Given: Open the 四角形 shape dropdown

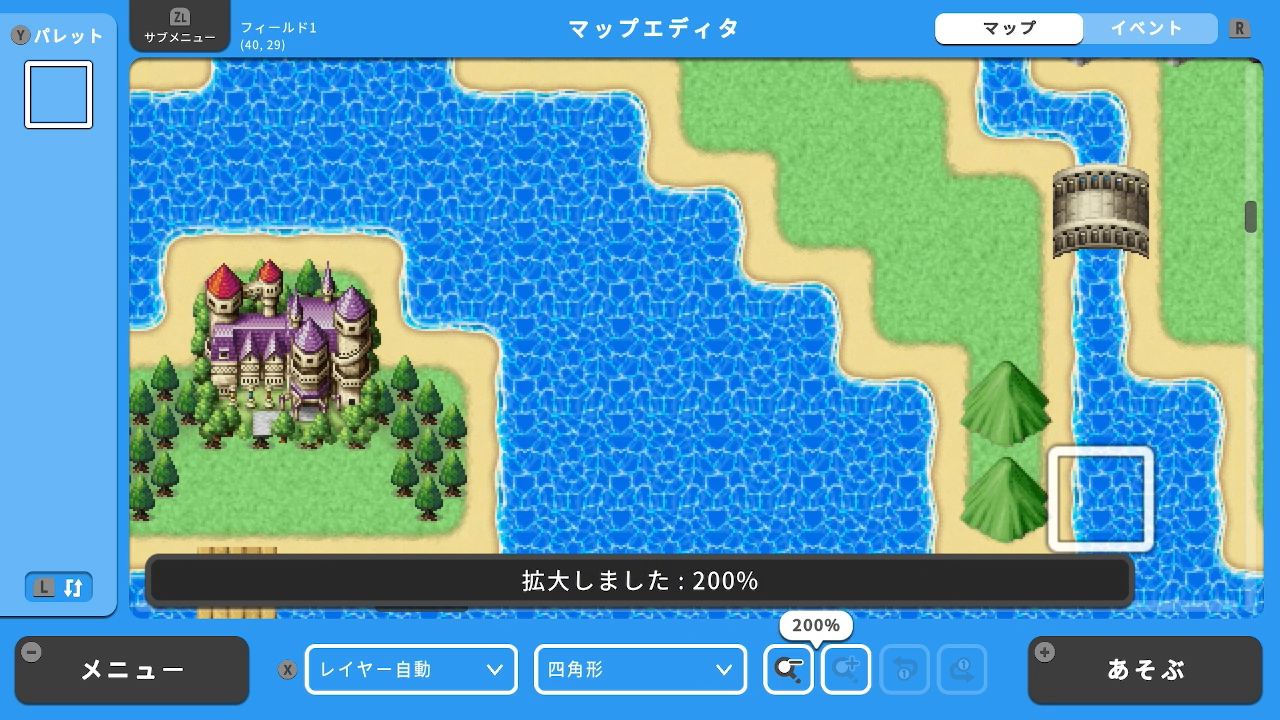Looking at the screenshot, I should 641,670.
